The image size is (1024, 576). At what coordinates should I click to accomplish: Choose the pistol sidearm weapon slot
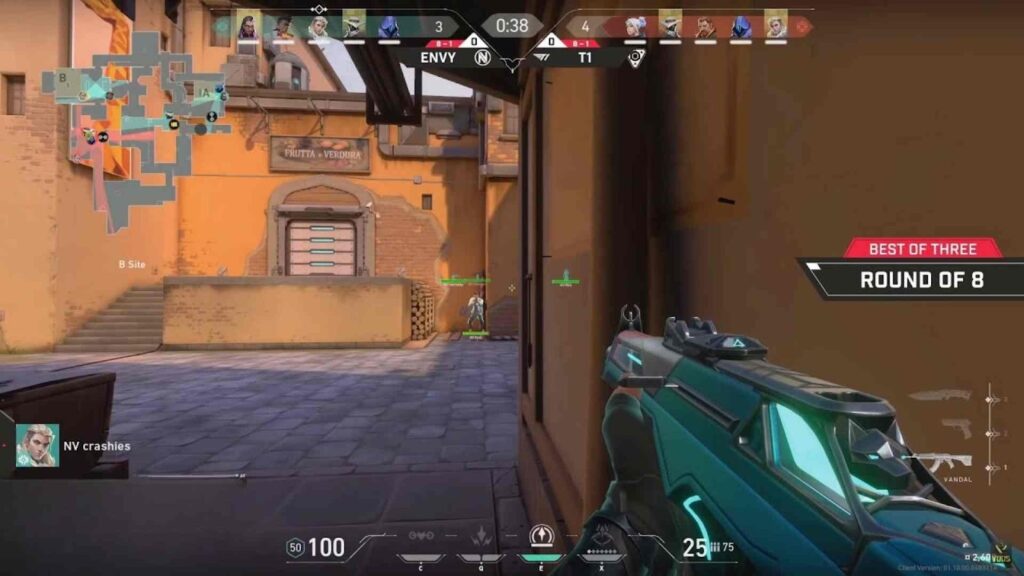[955, 428]
